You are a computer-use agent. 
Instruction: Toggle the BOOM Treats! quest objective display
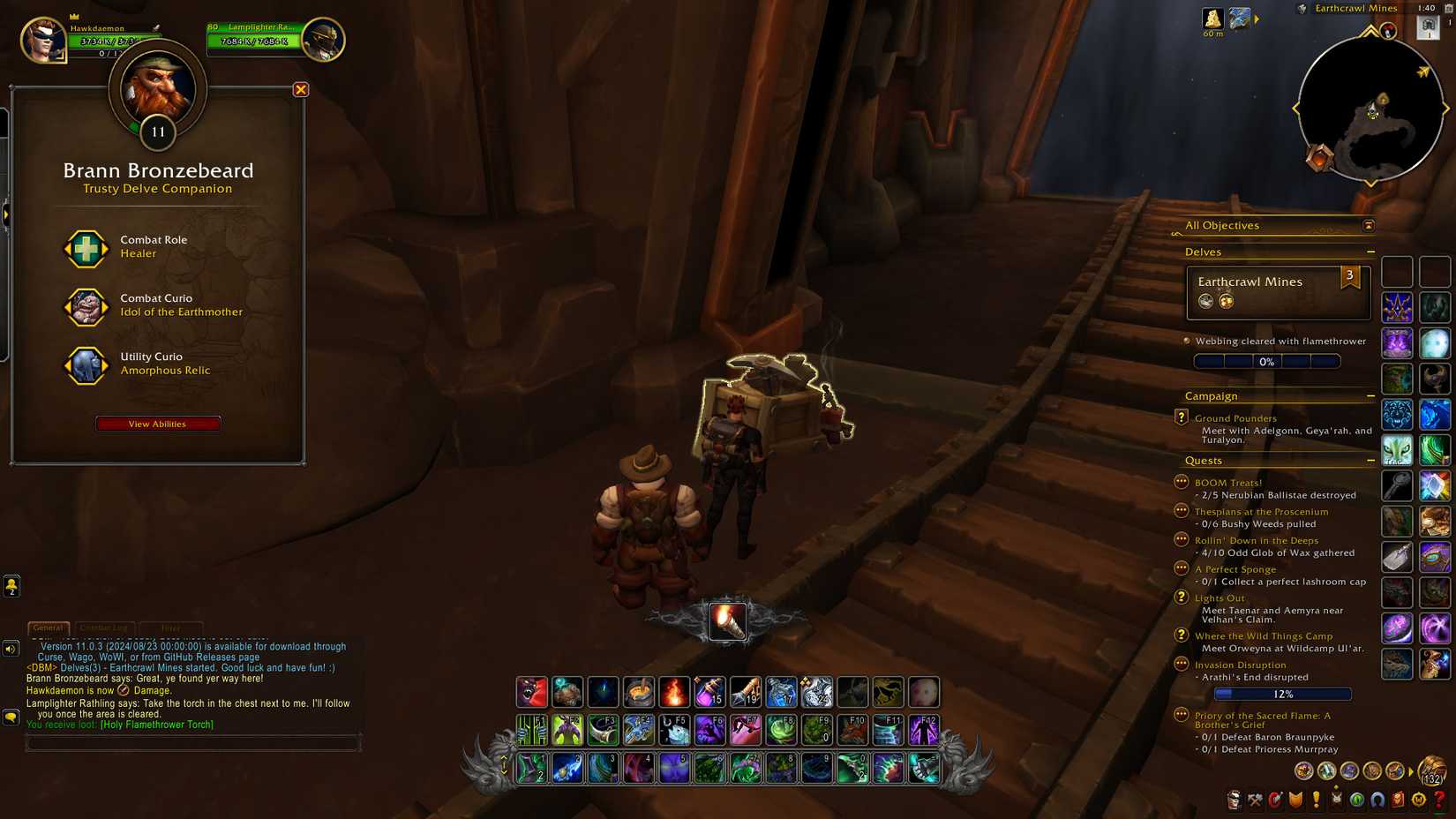(x=1181, y=482)
